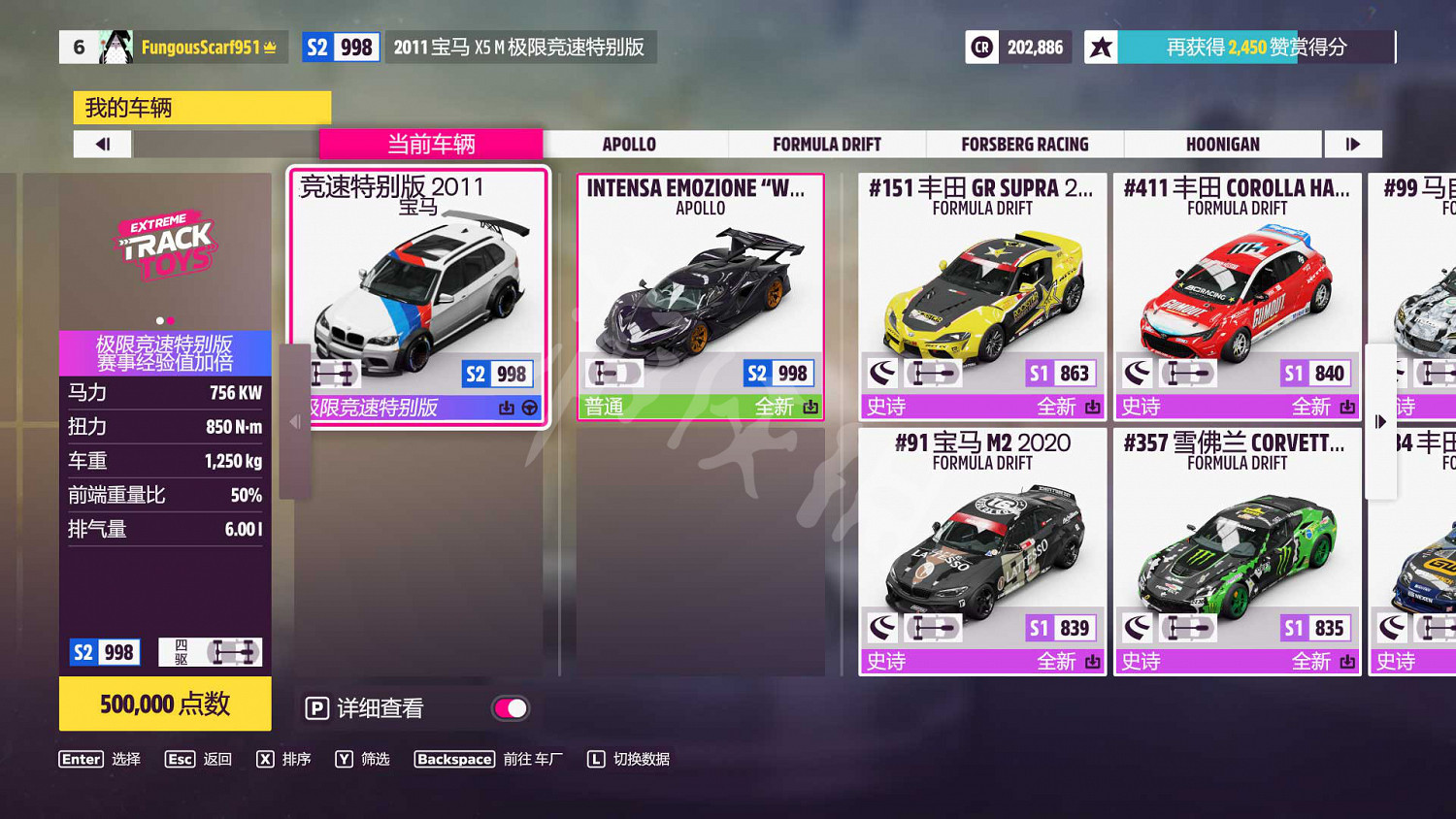Screen dimensions: 1456x819
Task: Click the 四驱 drivetrain icon in stats panel
Action: click(x=211, y=651)
